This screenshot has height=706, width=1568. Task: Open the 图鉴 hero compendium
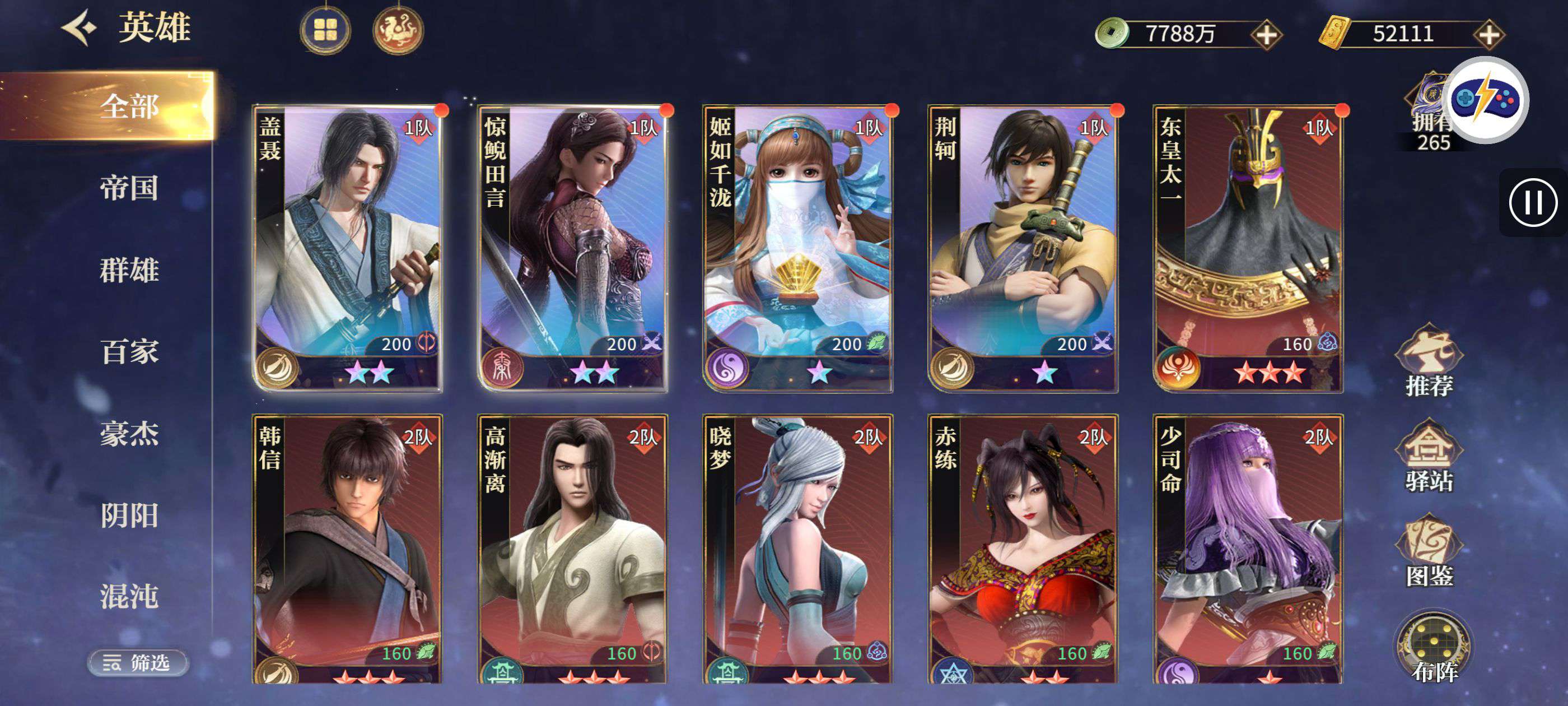[1429, 551]
